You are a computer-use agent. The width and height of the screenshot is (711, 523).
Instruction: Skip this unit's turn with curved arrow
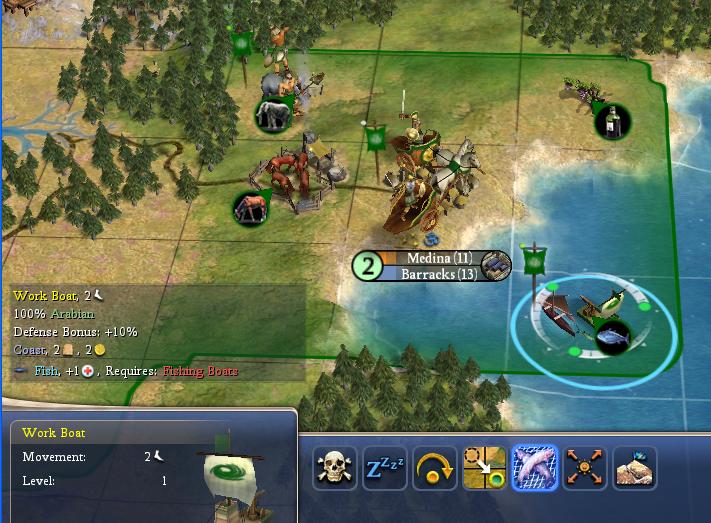click(435, 468)
